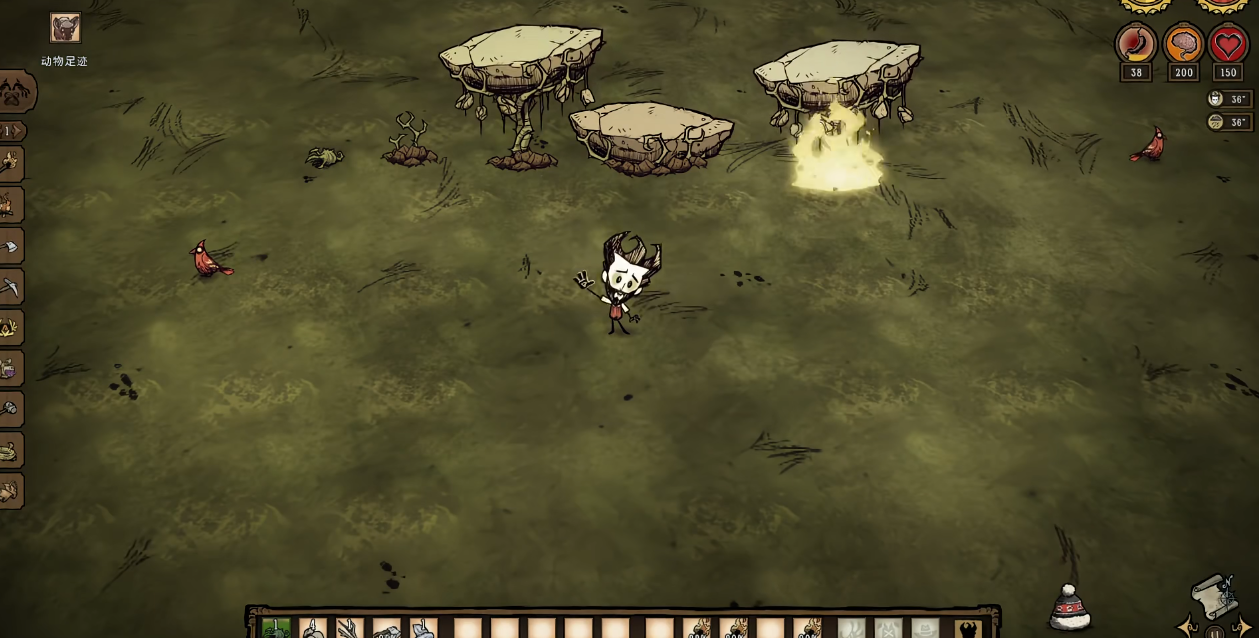Click the sanity brain meter

click(1183, 45)
